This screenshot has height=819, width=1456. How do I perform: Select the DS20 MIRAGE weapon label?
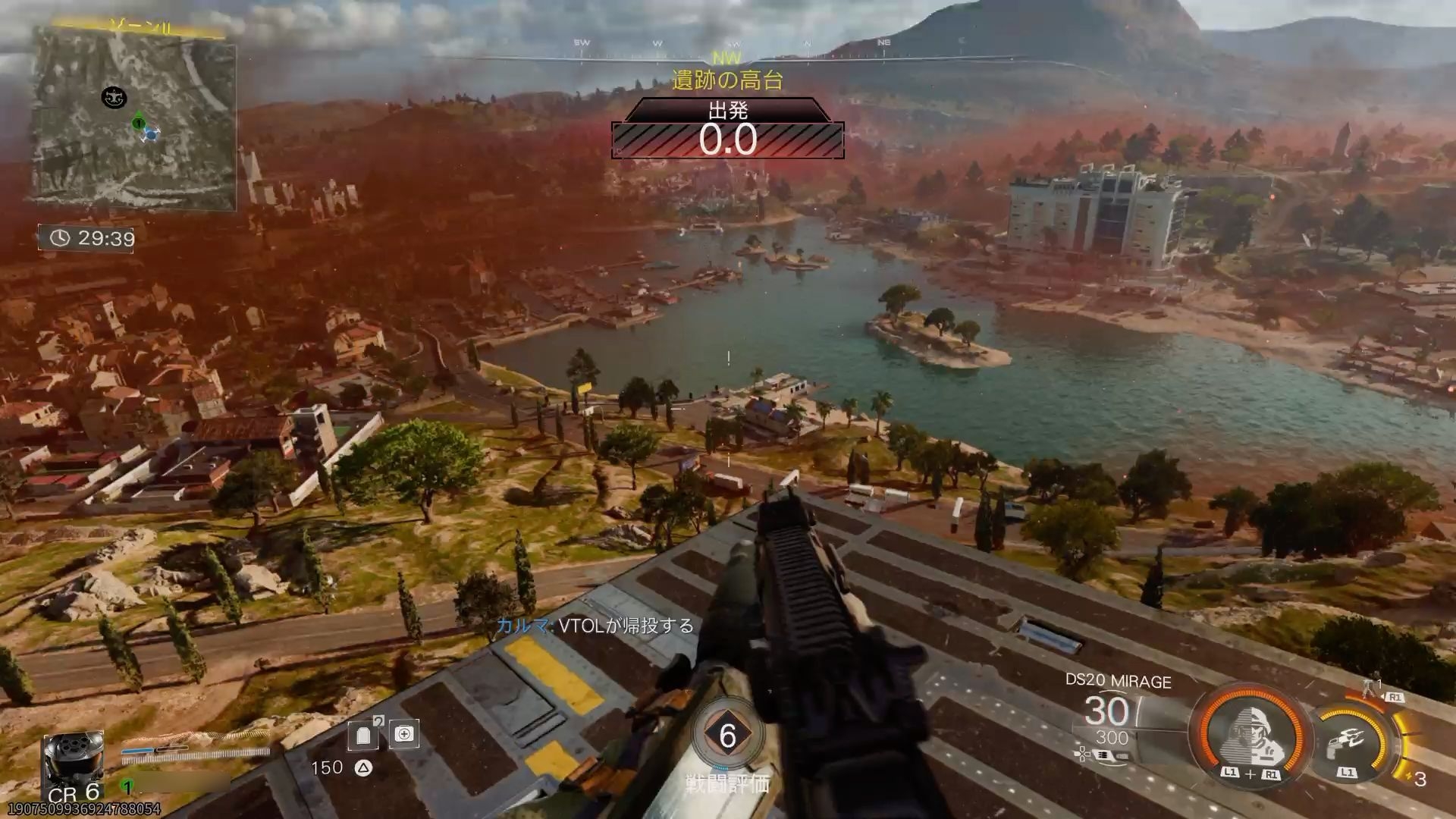1118,681
